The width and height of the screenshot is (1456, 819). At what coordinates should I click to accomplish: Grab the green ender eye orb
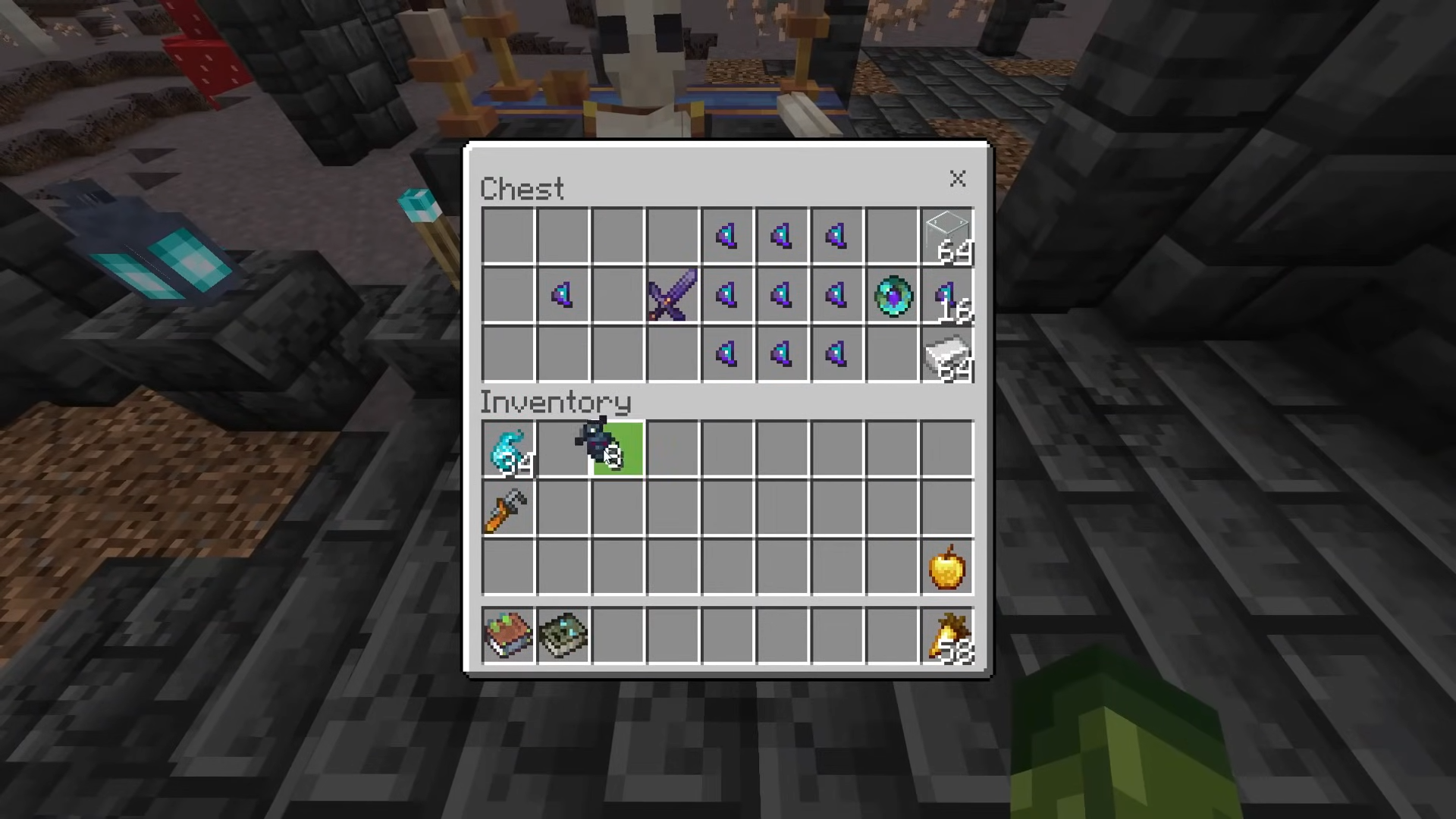893,296
